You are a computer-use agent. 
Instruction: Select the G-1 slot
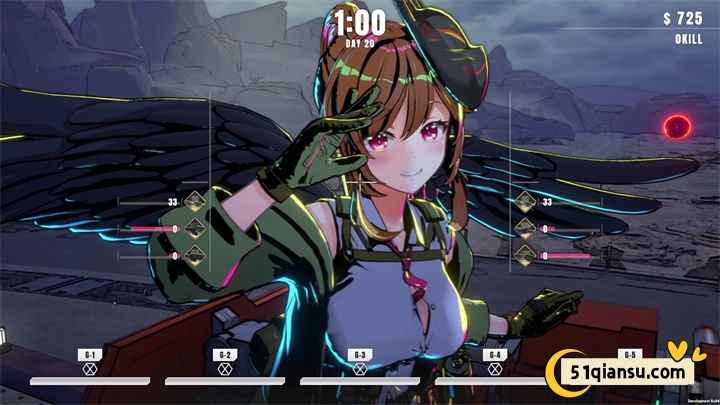tap(90, 361)
